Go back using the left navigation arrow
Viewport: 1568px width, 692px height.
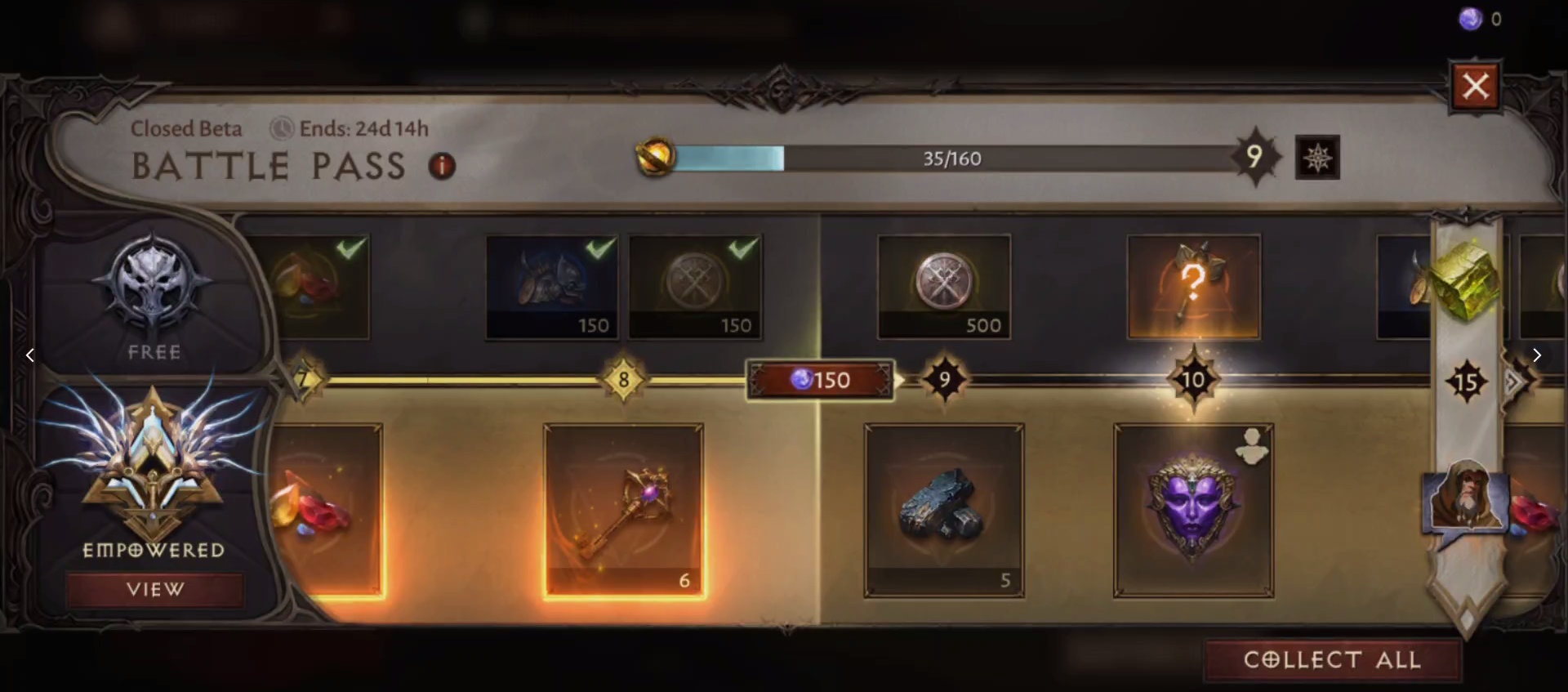coord(30,355)
